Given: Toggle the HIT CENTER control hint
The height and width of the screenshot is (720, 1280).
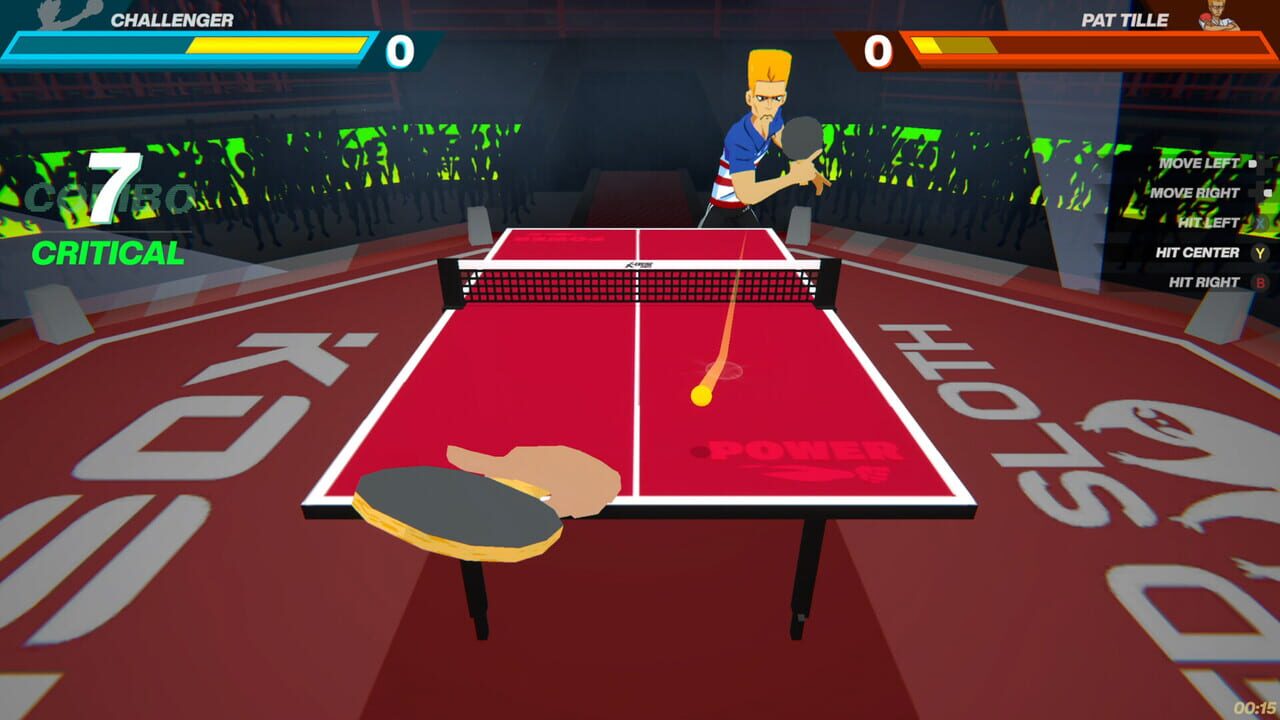Looking at the screenshot, I should click(x=1197, y=252).
